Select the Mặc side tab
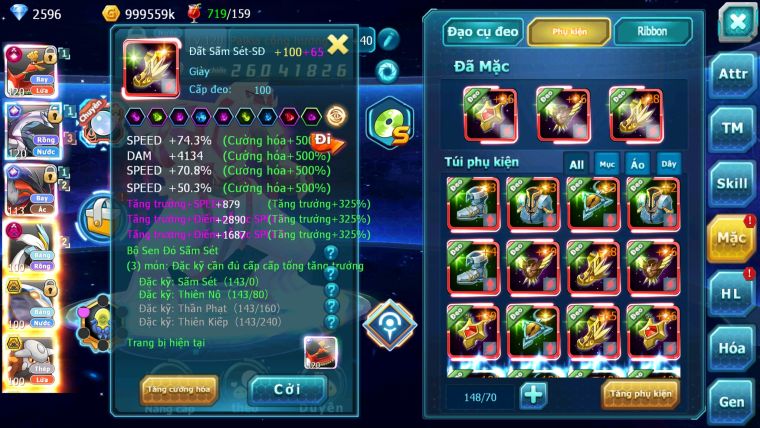Screen dimensions: 760x428 click(x=733, y=238)
